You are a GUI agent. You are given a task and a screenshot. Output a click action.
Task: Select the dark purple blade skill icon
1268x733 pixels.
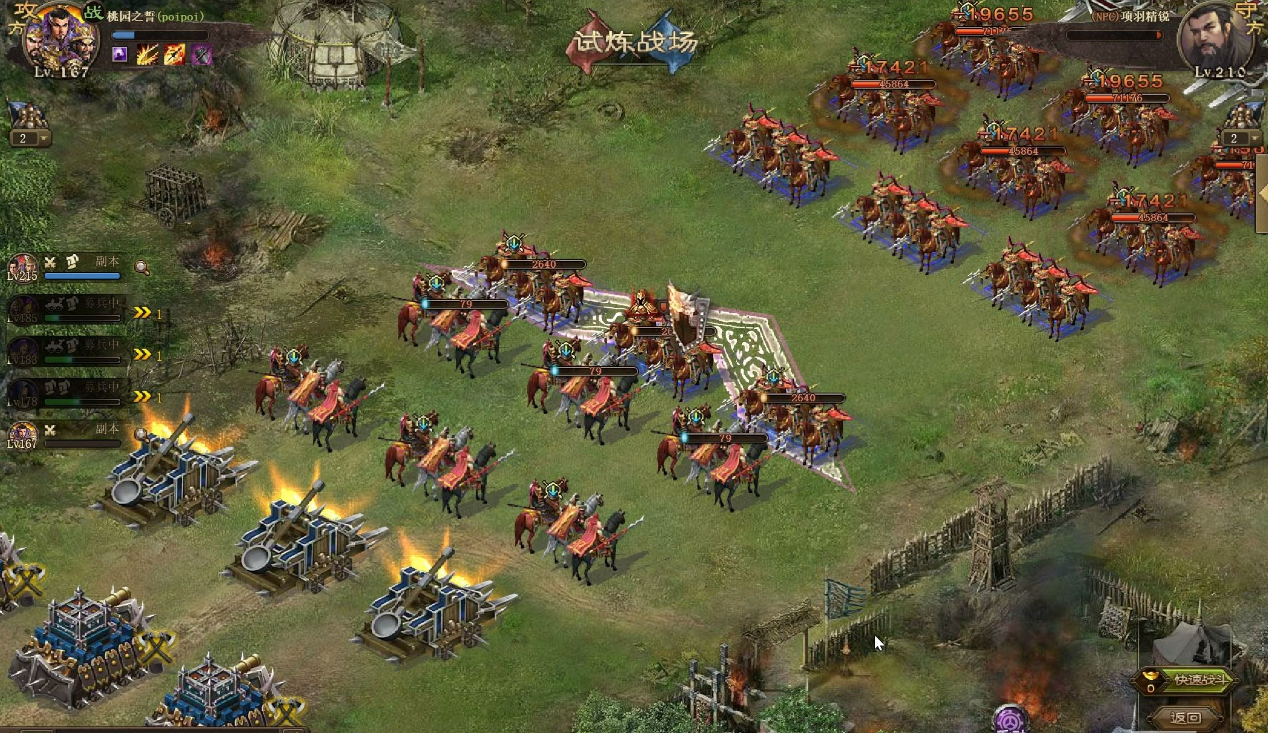201,54
